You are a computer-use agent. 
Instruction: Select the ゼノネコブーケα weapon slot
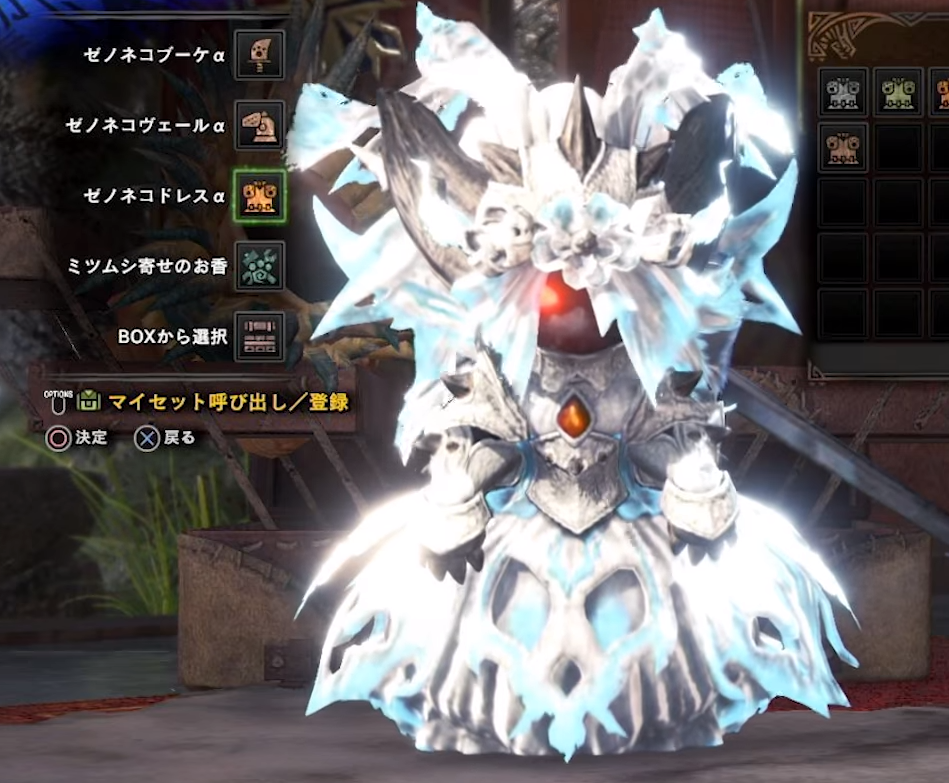tap(260, 54)
